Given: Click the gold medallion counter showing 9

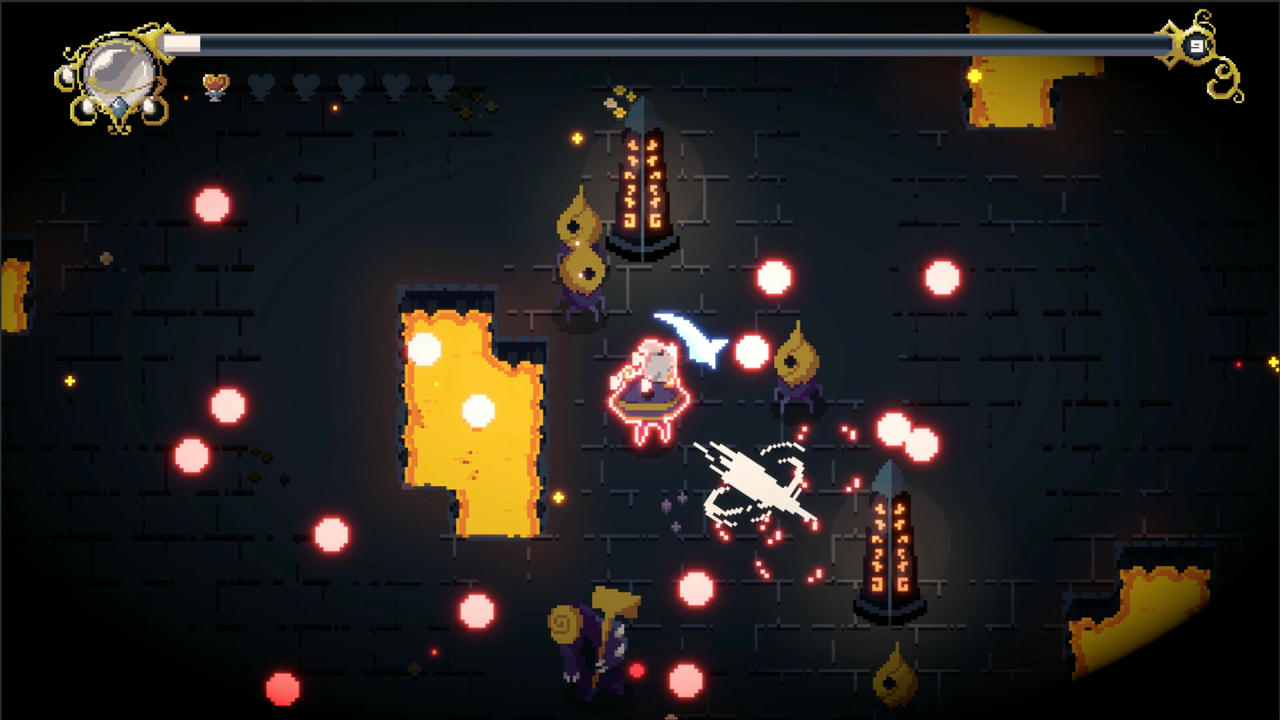Looking at the screenshot, I should (x=1196, y=44).
